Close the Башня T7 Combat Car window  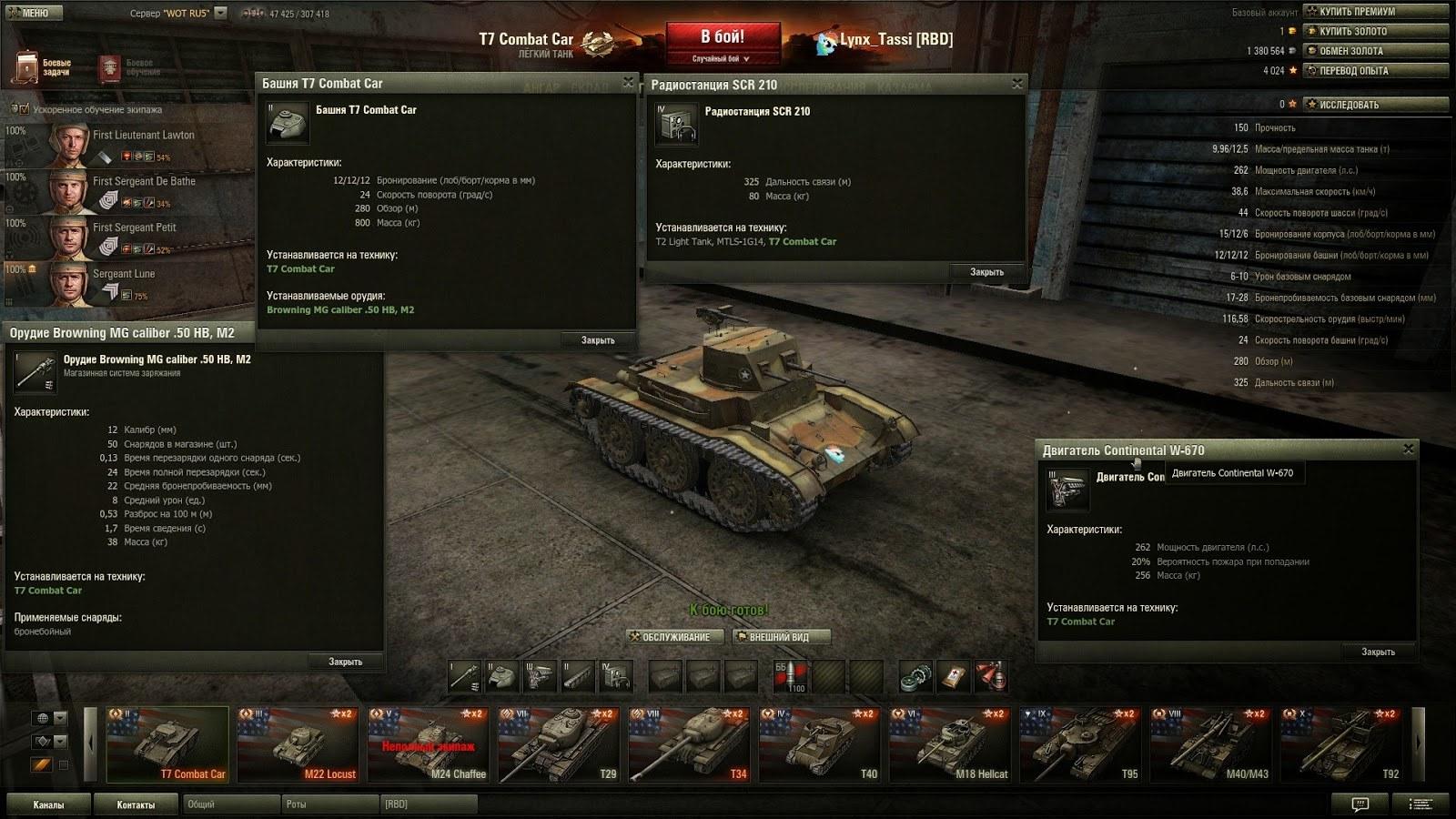click(628, 83)
